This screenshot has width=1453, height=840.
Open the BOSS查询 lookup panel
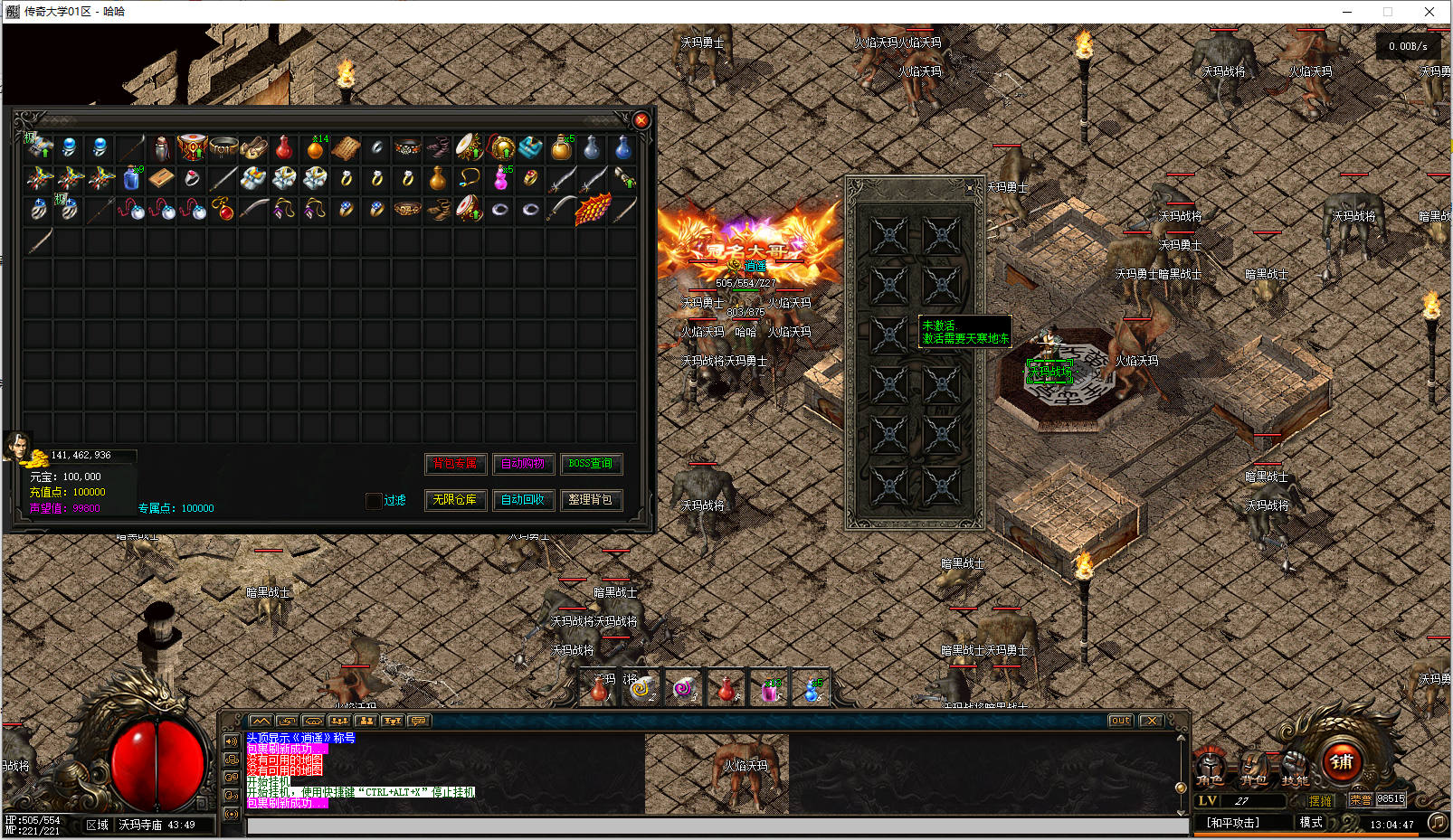591,464
